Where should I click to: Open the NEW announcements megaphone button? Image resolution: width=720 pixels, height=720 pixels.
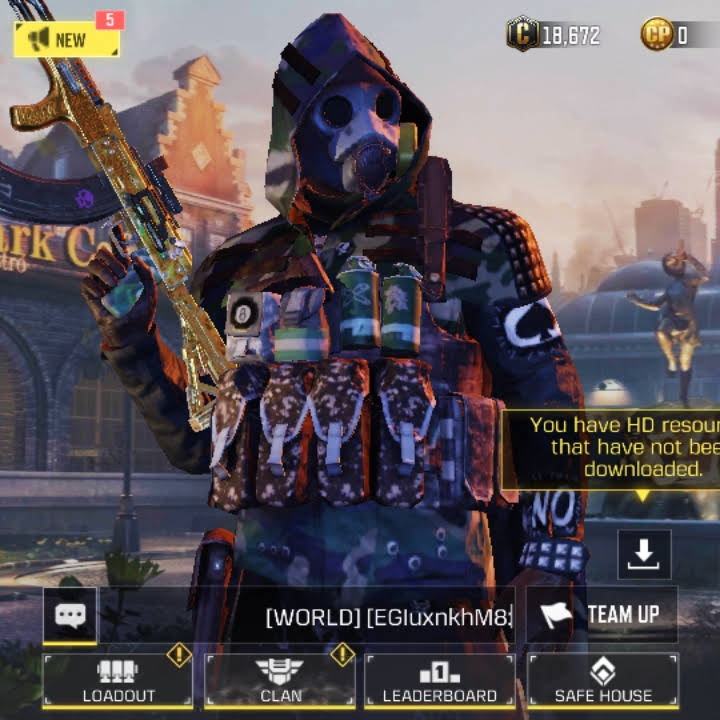click(x=66, y=39)
